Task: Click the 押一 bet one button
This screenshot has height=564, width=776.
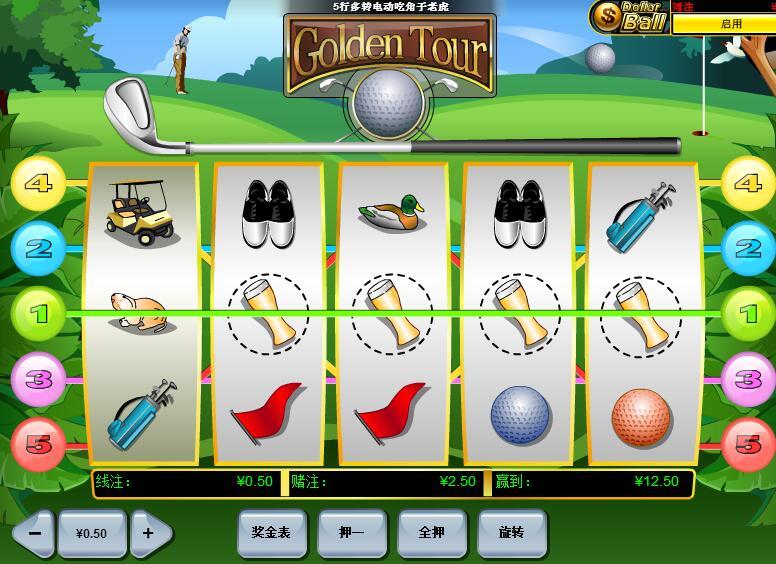Action: click(351, 533)
